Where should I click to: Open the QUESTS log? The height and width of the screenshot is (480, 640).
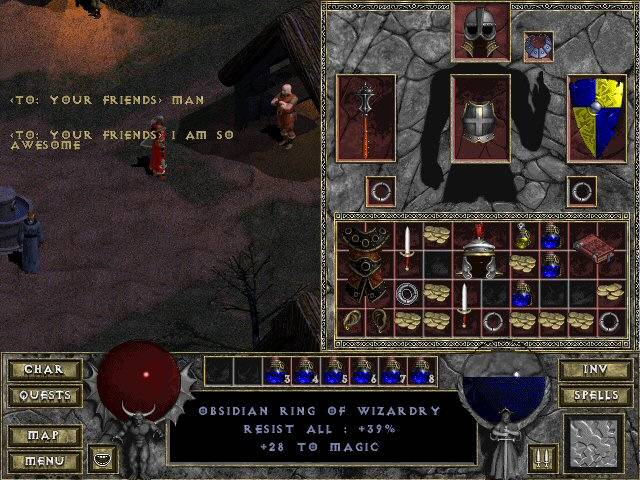(x=42, y=396)
